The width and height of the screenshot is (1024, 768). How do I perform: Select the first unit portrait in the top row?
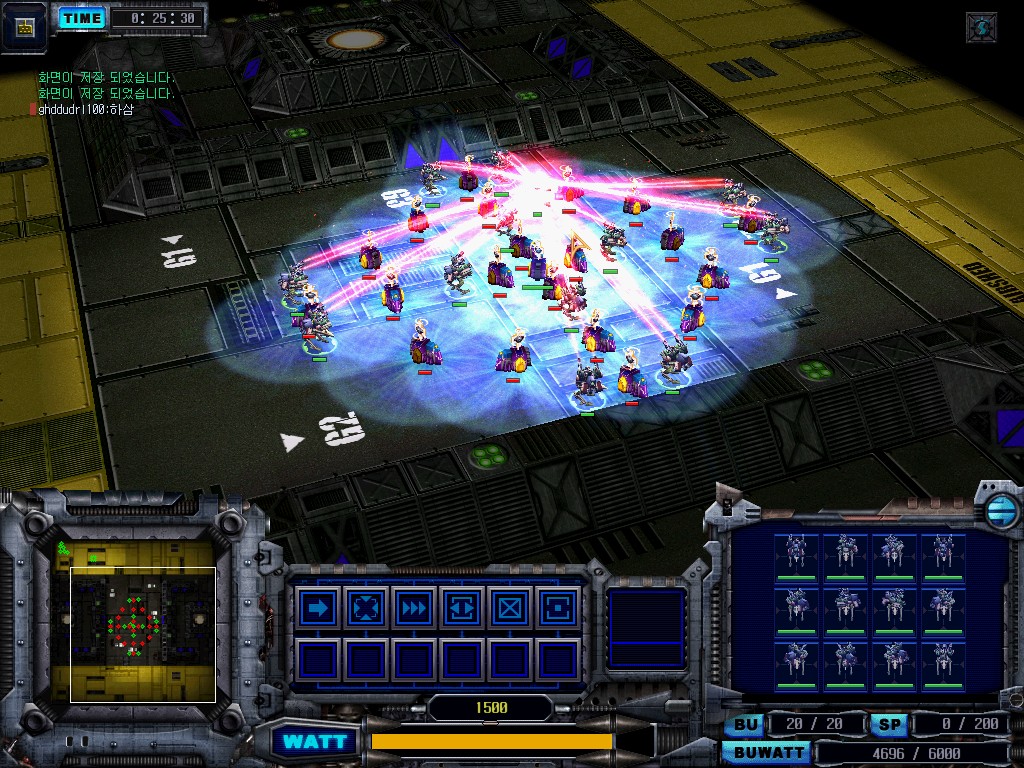click(x=796, y=554)
